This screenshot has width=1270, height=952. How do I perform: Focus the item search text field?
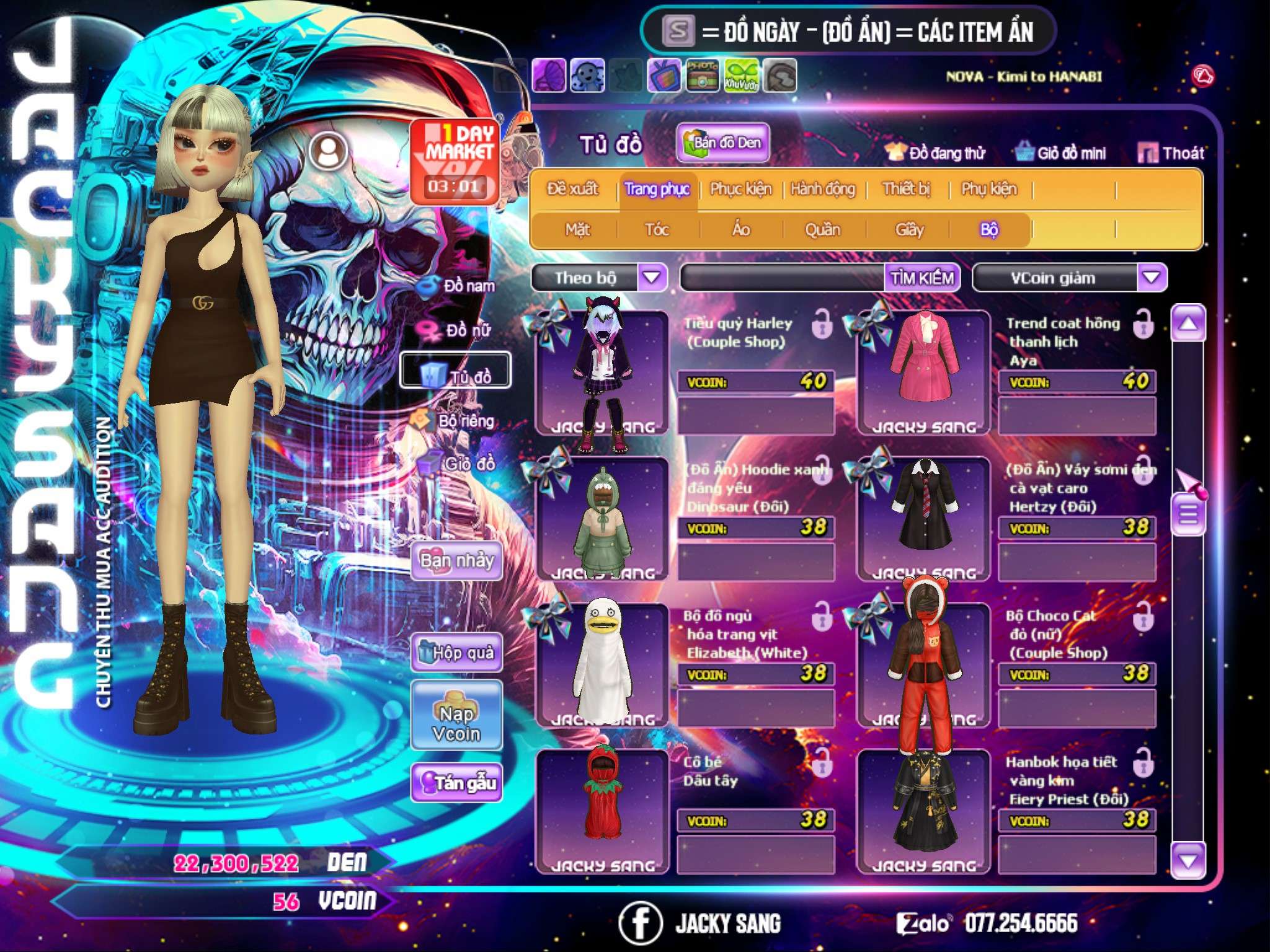point(783,278)
